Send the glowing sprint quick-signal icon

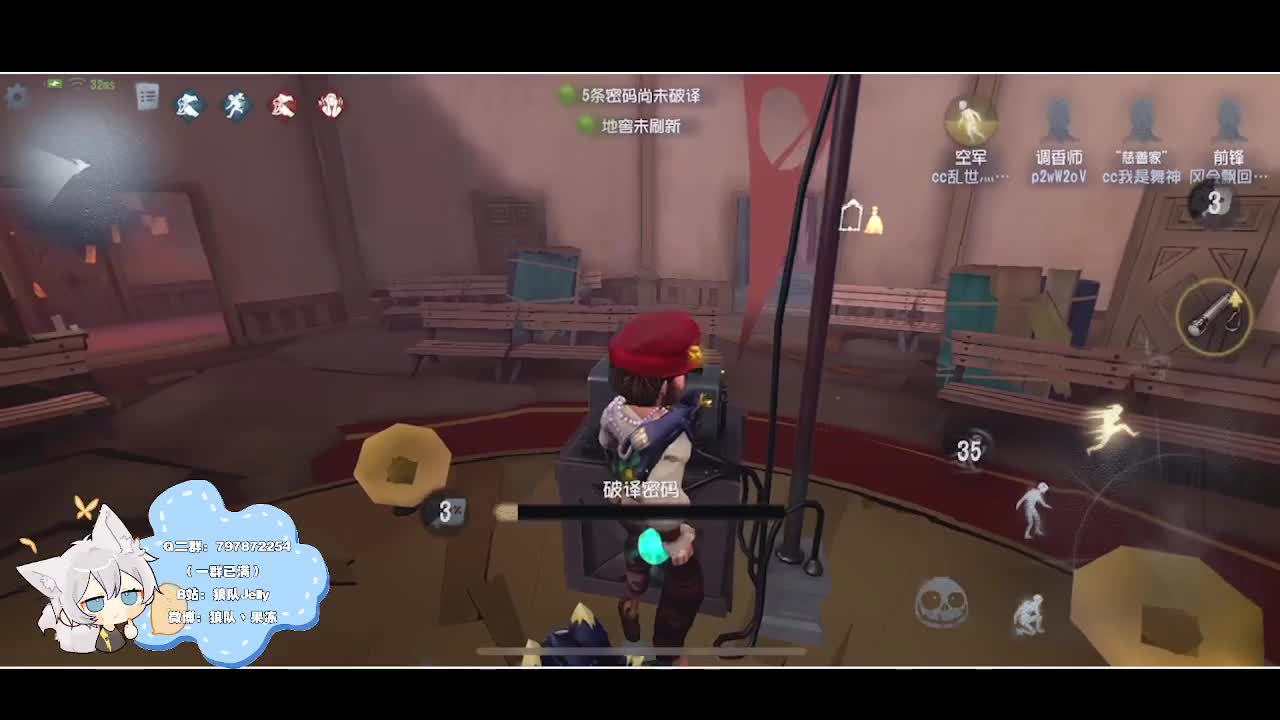point(234,105)
